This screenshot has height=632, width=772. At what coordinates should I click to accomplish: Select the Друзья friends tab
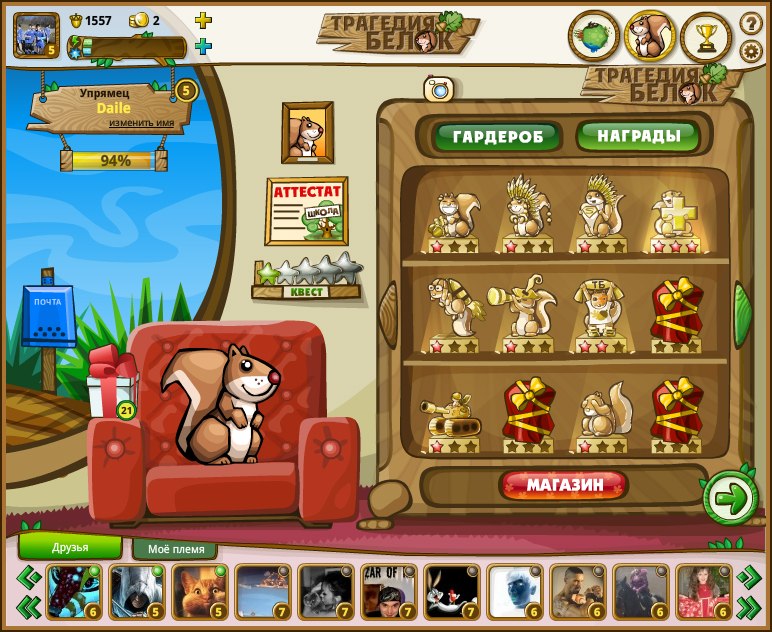70,547
